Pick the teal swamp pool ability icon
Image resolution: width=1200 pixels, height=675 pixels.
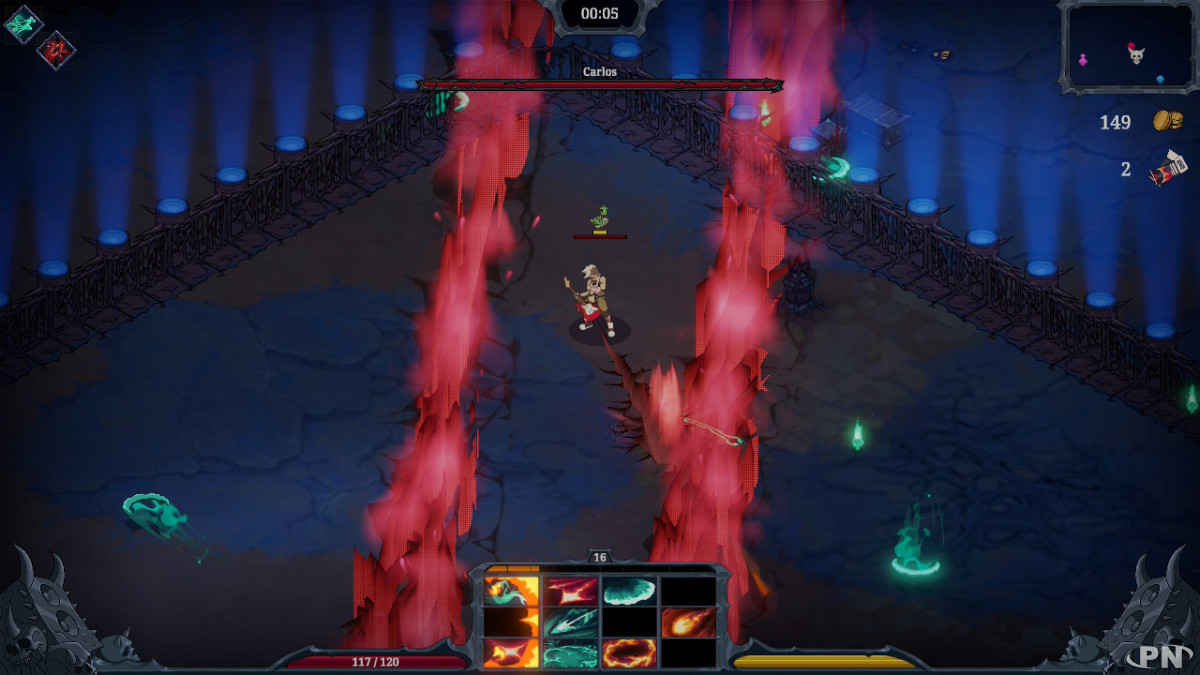point(570,654)
